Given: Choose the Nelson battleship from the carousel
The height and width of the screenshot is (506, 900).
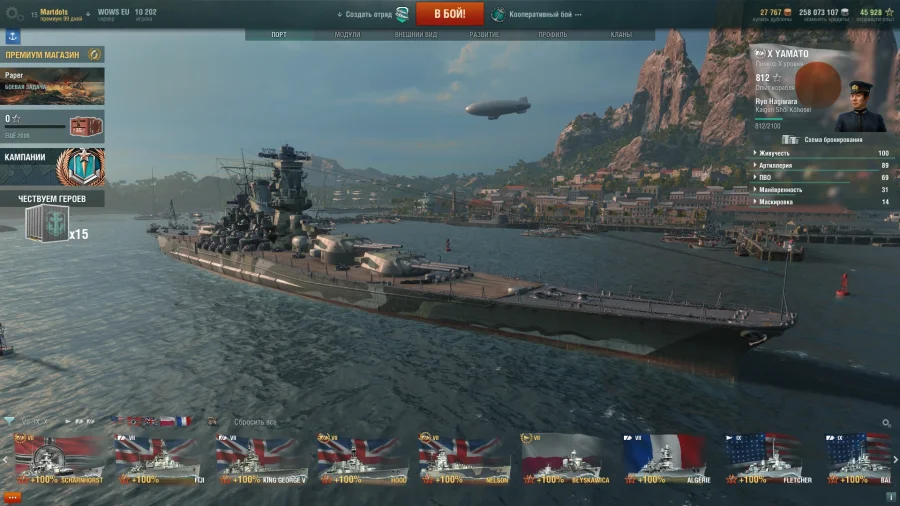Looking at the screenshot, I should point(464,460).
